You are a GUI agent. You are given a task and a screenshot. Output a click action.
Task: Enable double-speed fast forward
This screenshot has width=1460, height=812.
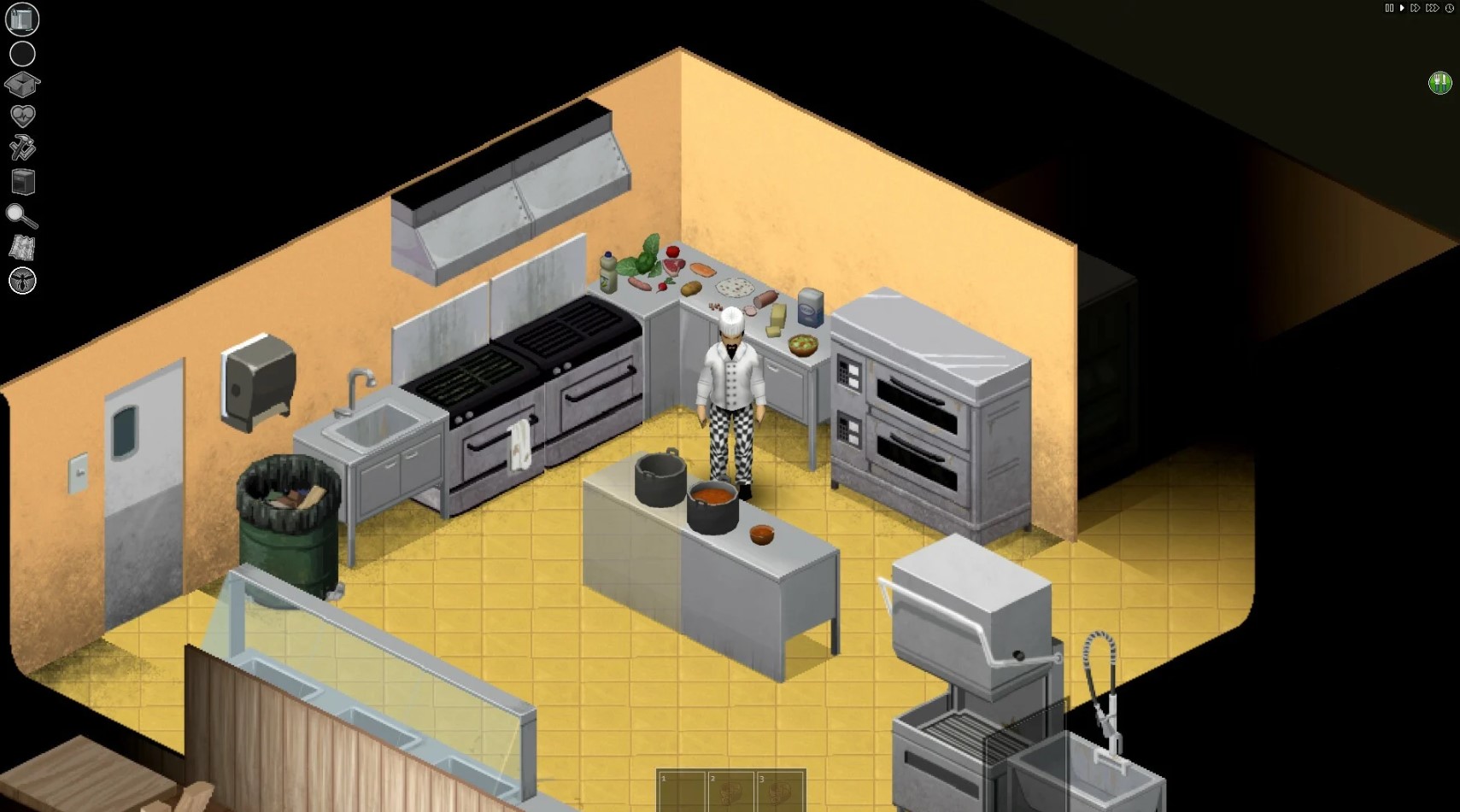pos(1415,9)
